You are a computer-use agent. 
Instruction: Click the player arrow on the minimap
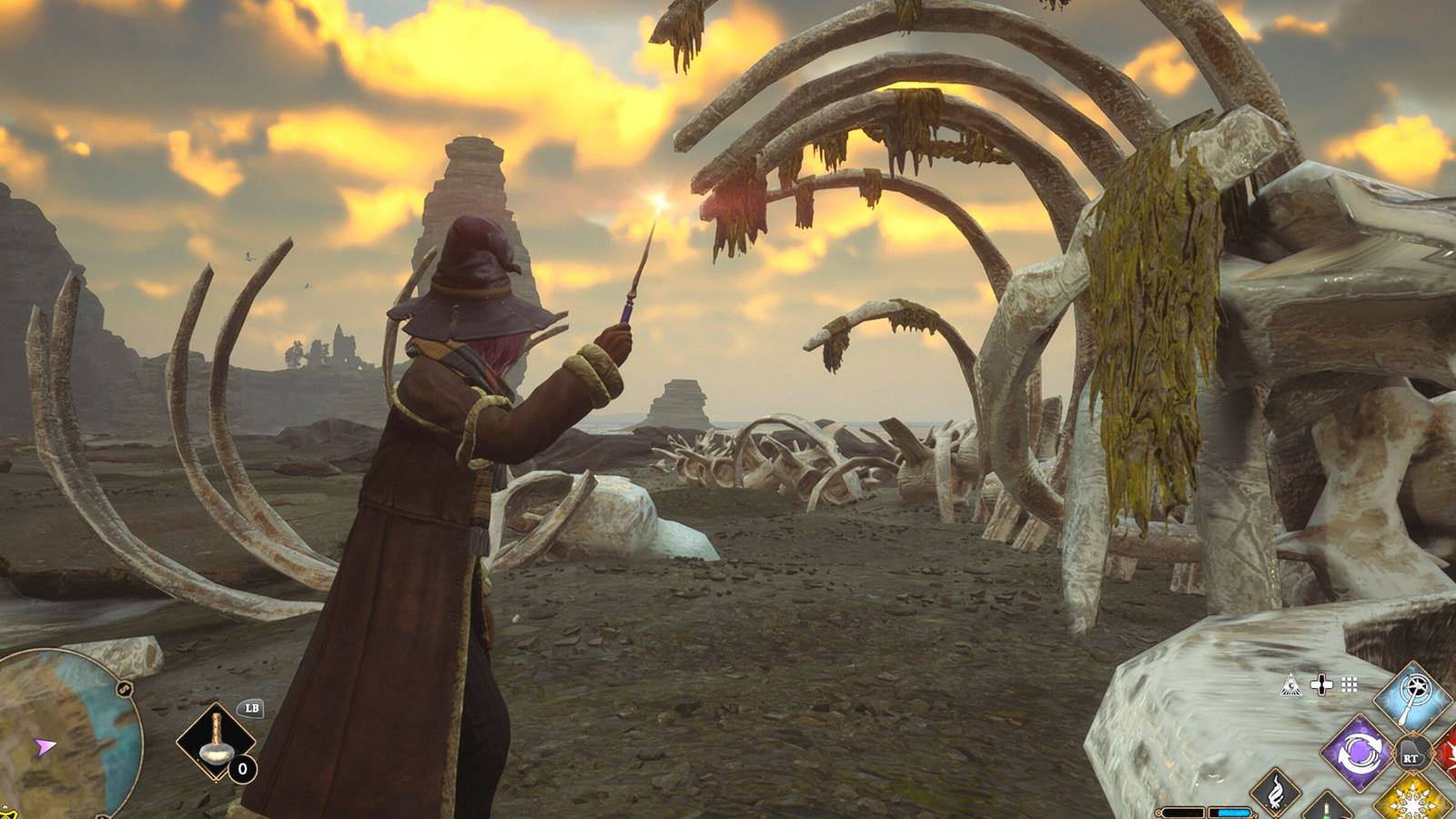45,745
